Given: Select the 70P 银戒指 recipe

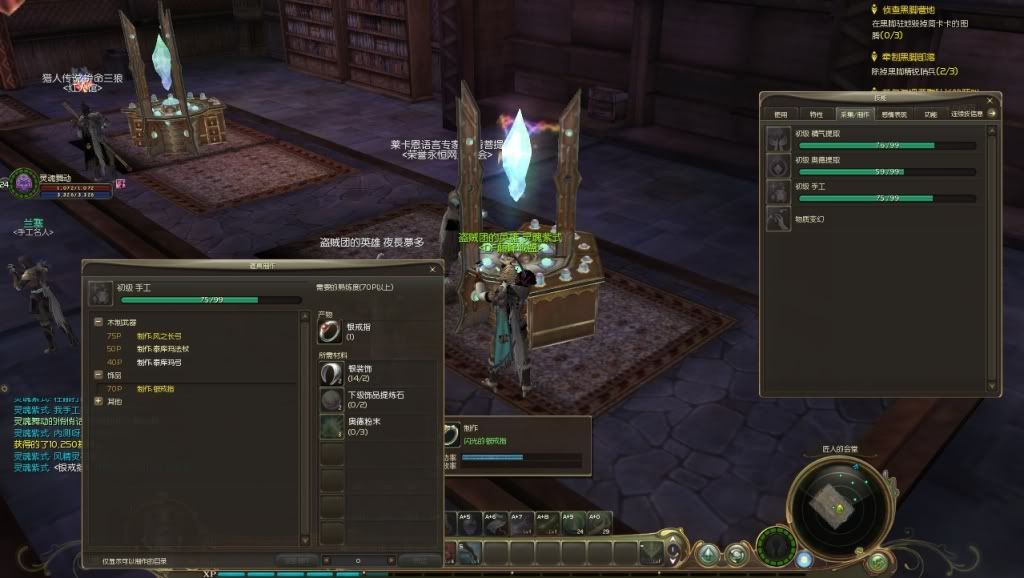Looking at the screenshot, I should pos(159,388).
